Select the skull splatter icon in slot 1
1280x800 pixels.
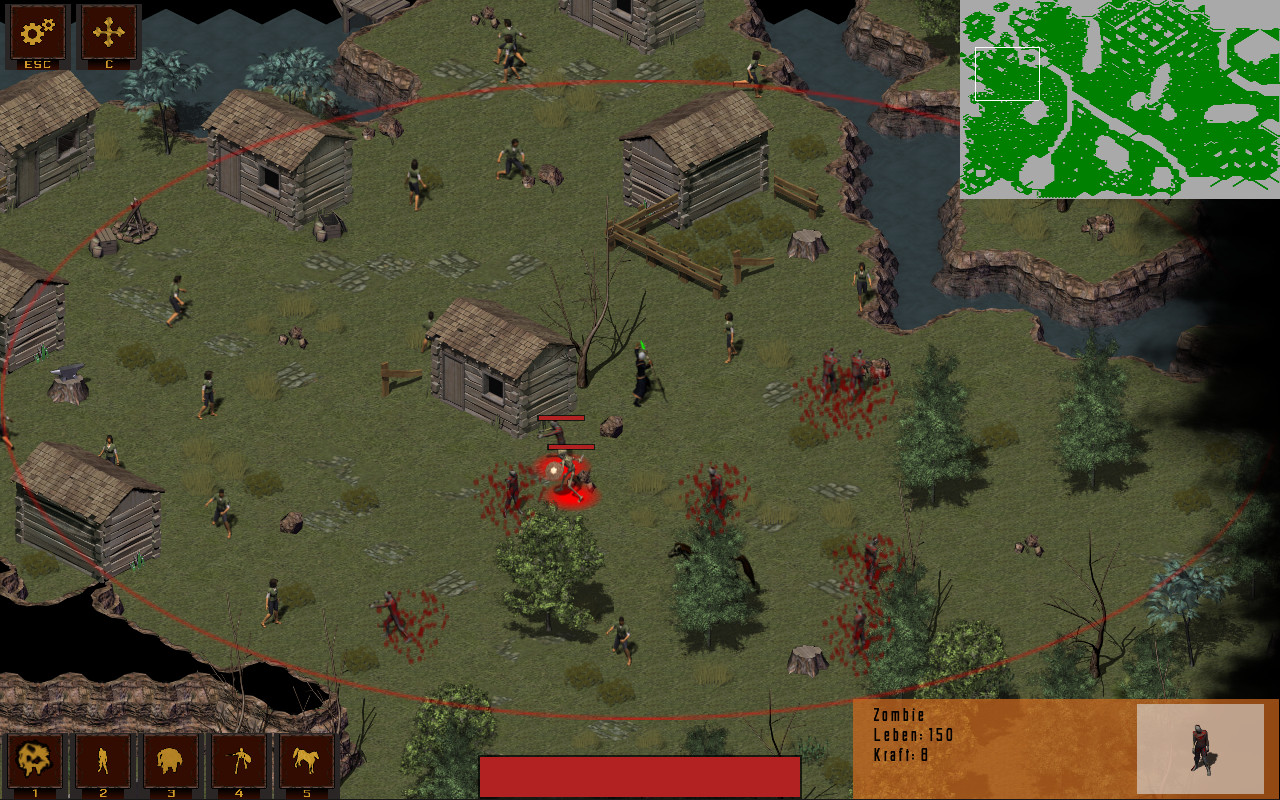coord(34,762)
